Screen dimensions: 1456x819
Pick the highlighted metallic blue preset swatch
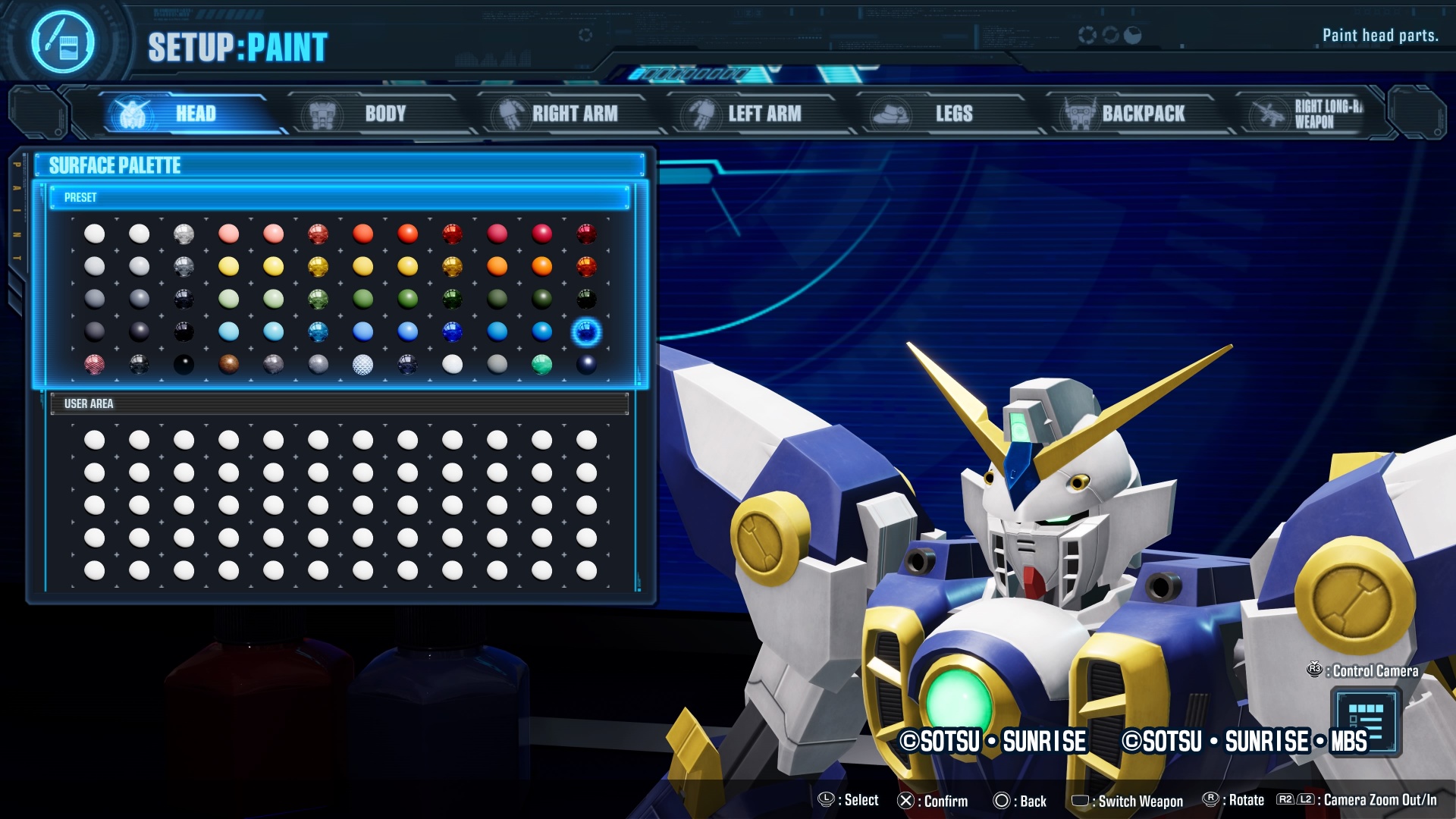[x=586, y=332]
